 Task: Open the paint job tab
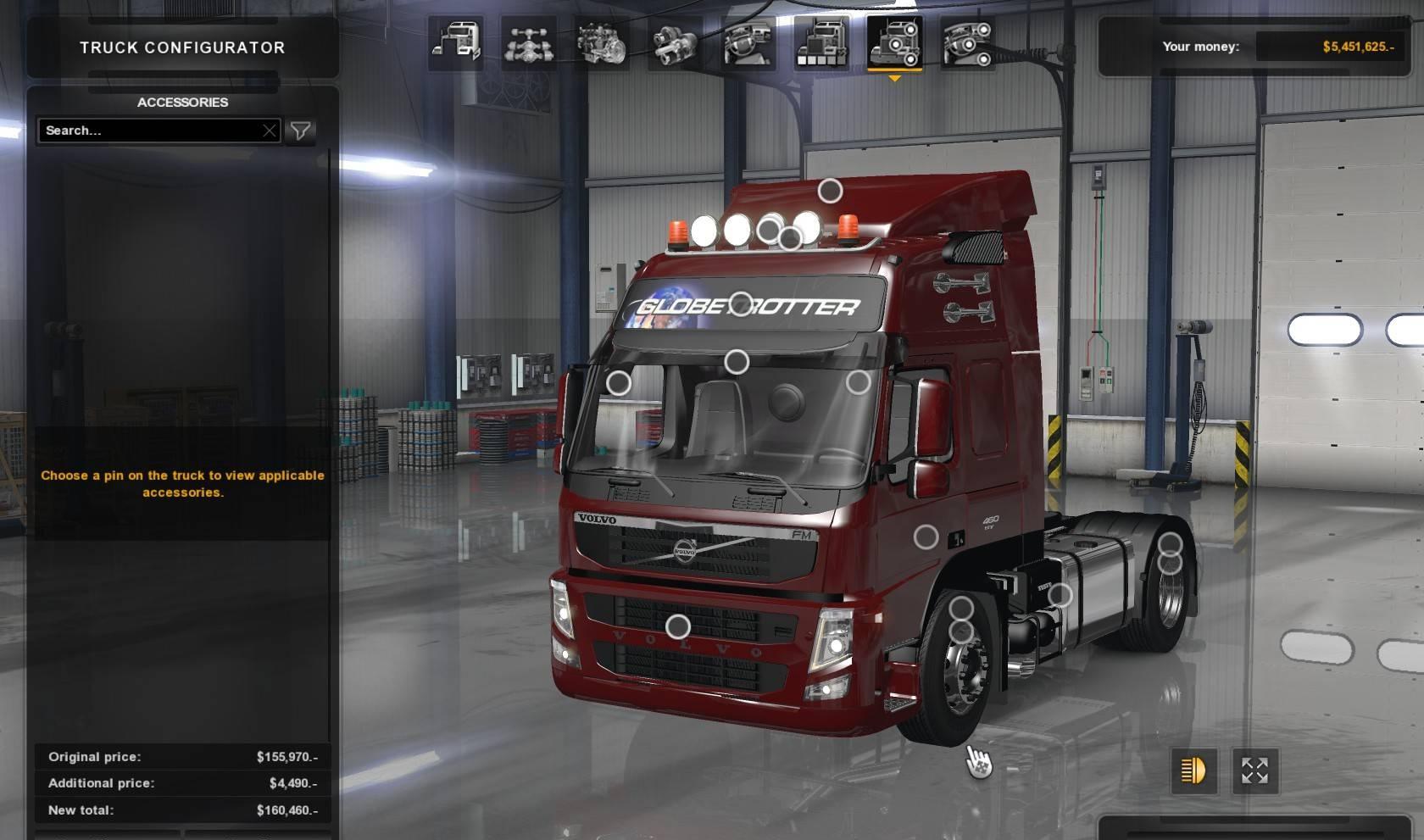[820, 42]
